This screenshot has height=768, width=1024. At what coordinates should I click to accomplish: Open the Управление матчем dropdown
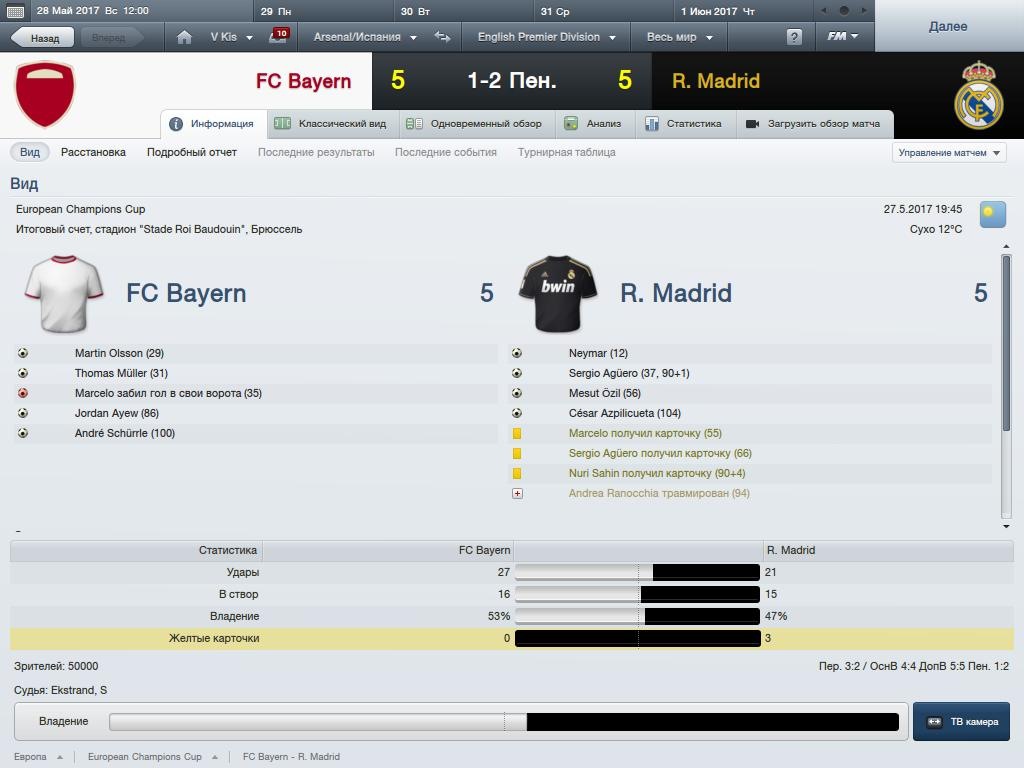coord(949,153)
